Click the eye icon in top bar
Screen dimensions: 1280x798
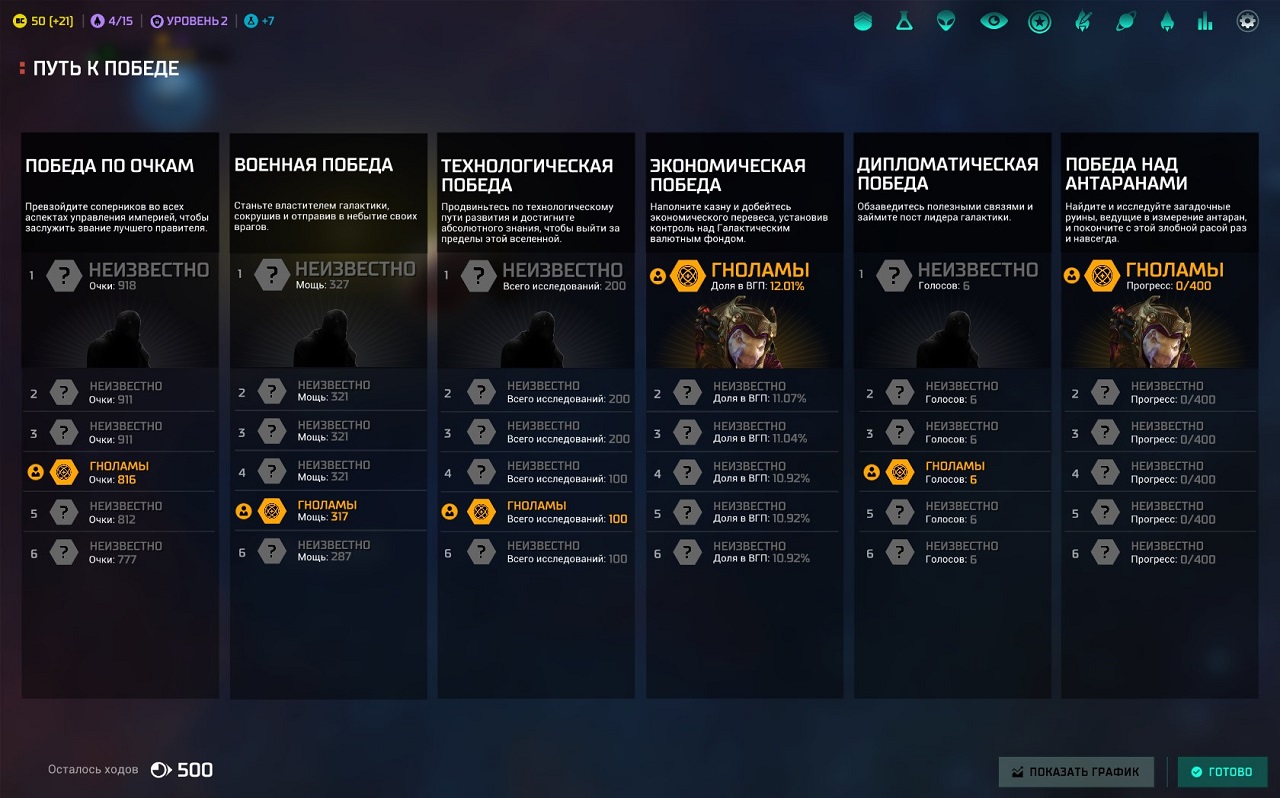pyautogui.click(x=993, y=21)
